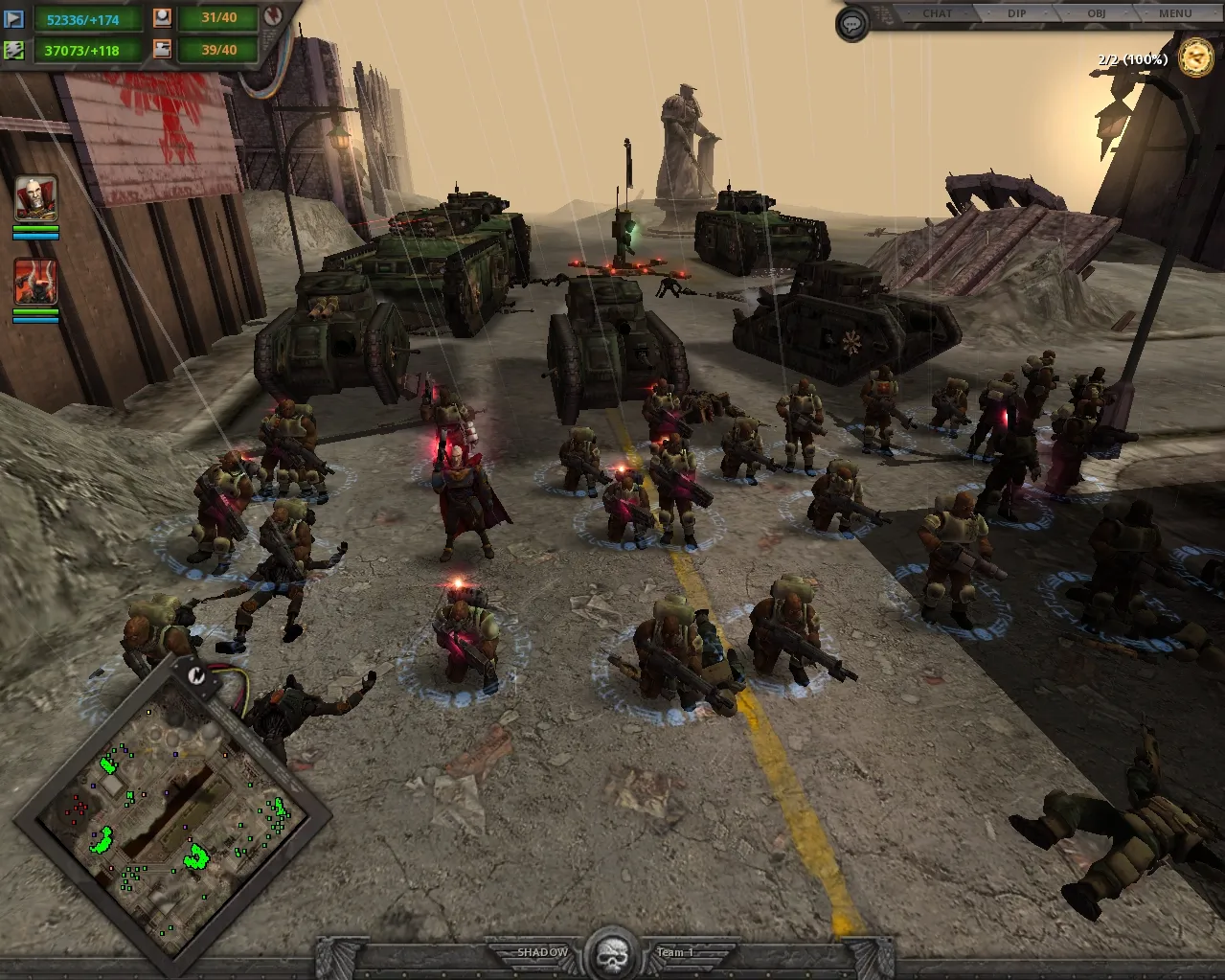Click the red faction emblem icon
This screenshot has width=1225, height=980.
272,16
